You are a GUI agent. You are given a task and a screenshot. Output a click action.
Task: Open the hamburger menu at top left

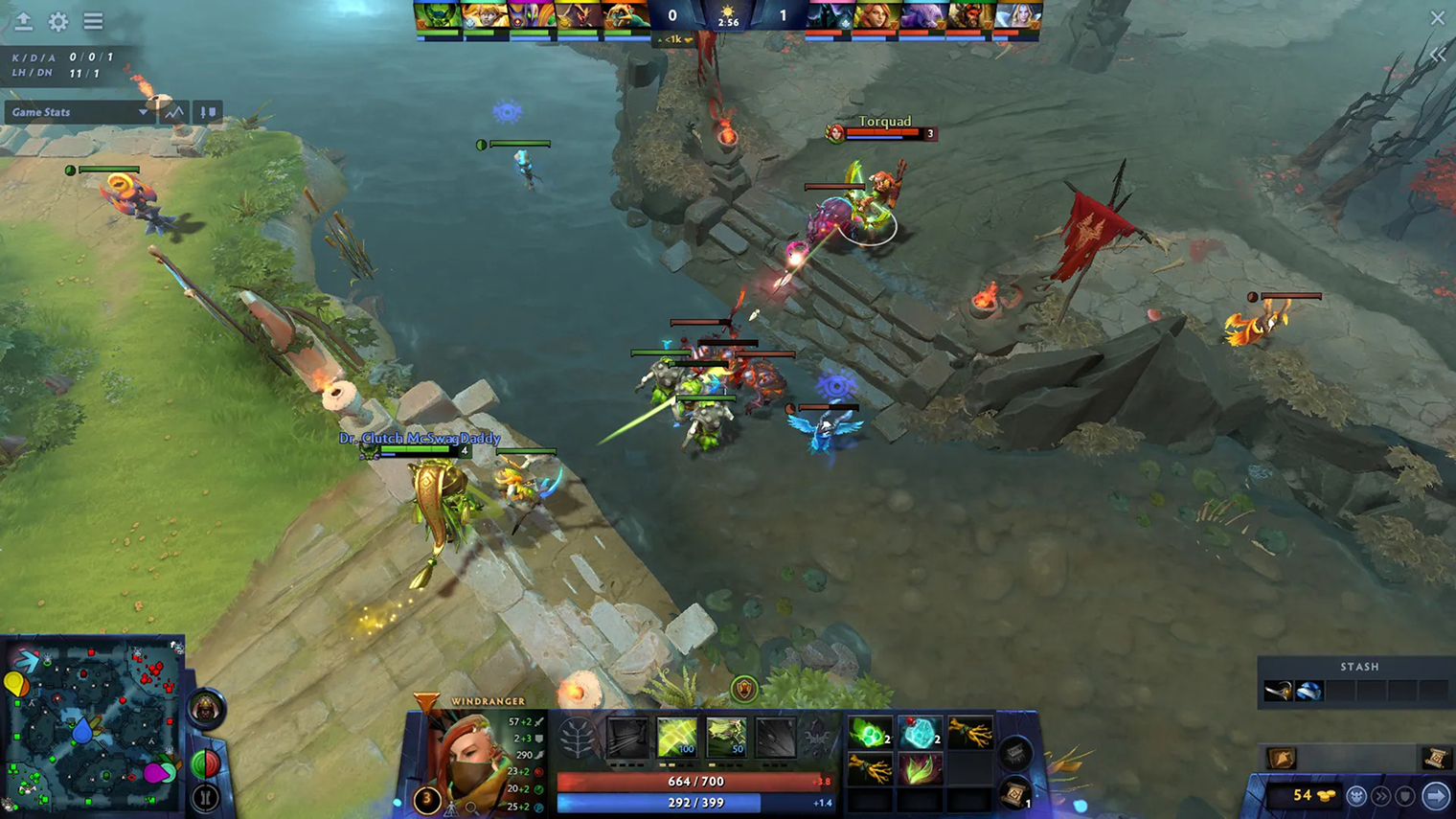pyautogui.click(x=93, y=22)
